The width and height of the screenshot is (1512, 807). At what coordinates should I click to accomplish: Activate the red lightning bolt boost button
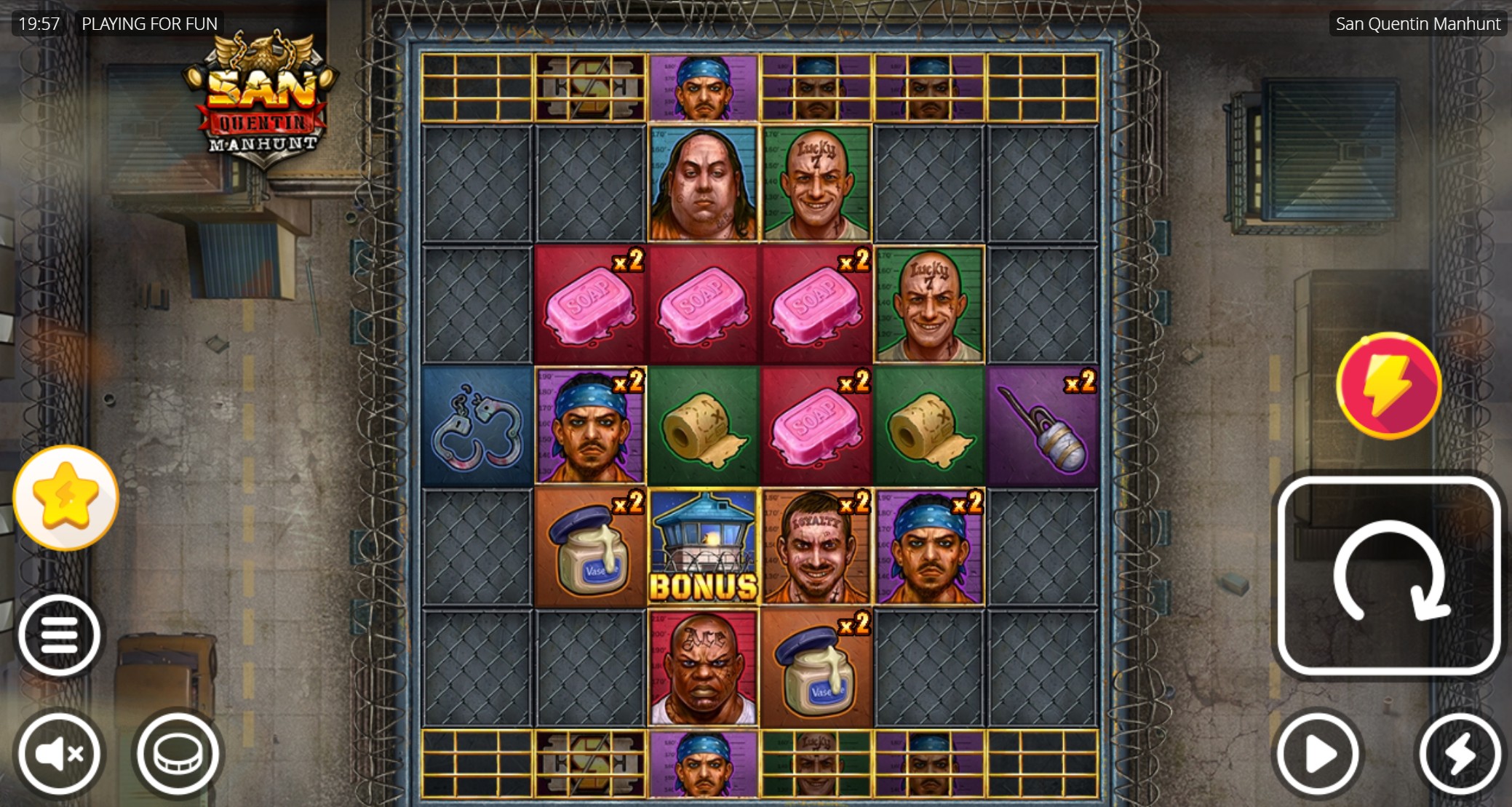[x=1388, y=385]
